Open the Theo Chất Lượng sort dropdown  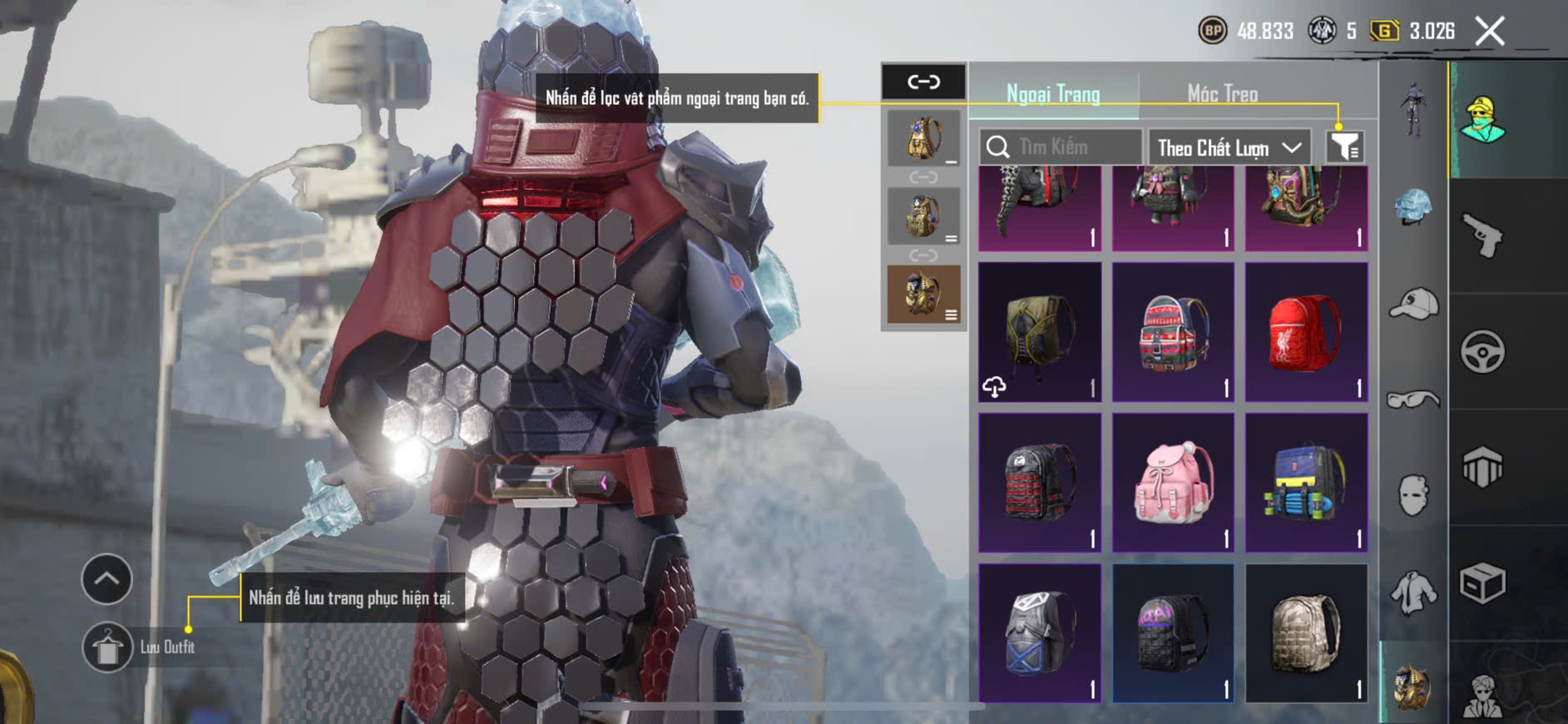[1229, 148]
